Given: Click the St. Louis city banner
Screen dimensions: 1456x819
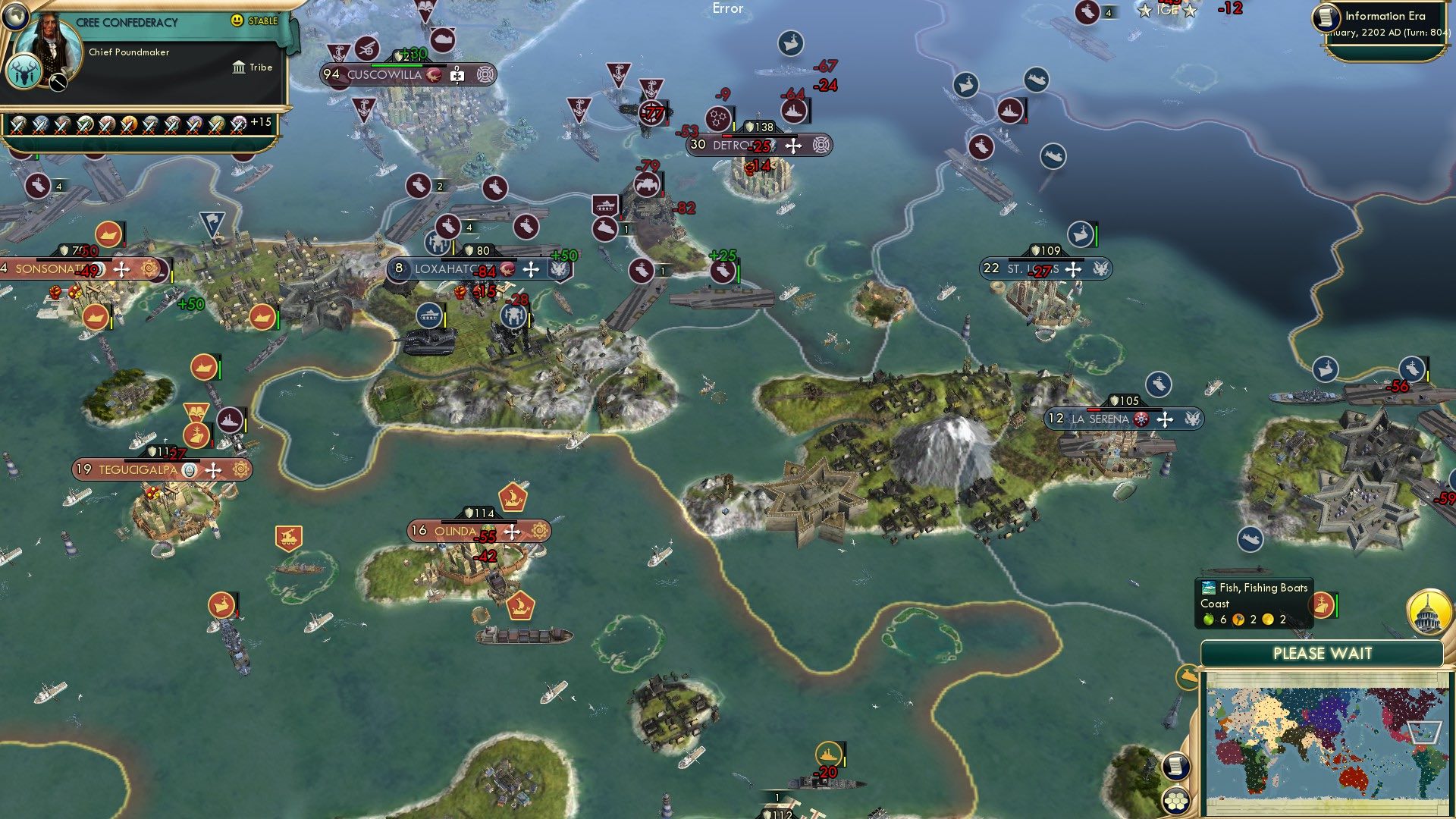Looking at the screenshot, I should [x=1046, y=267].
